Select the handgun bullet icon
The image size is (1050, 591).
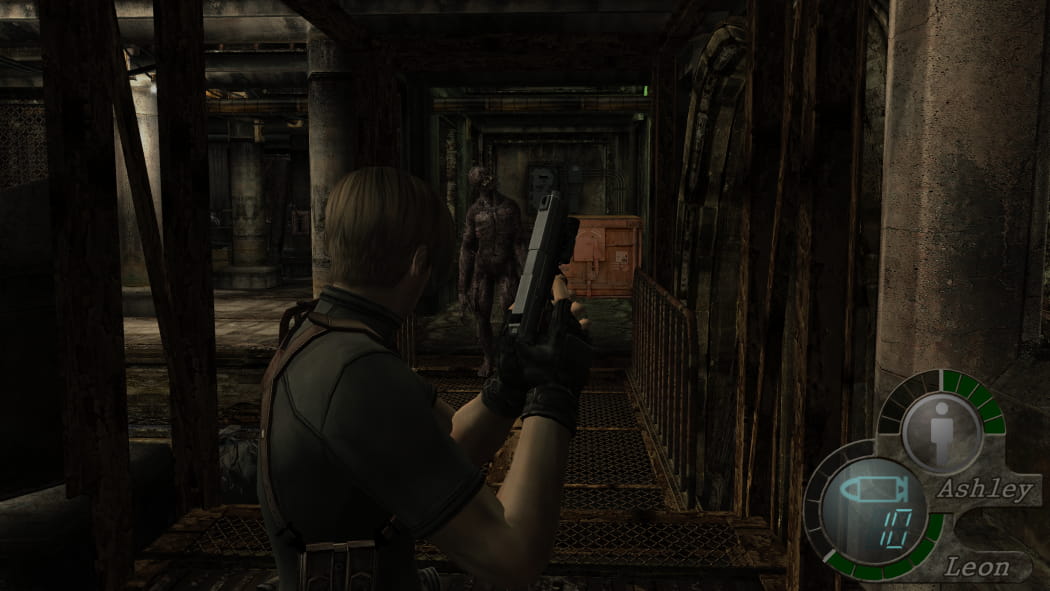click(x=871, y=491)
